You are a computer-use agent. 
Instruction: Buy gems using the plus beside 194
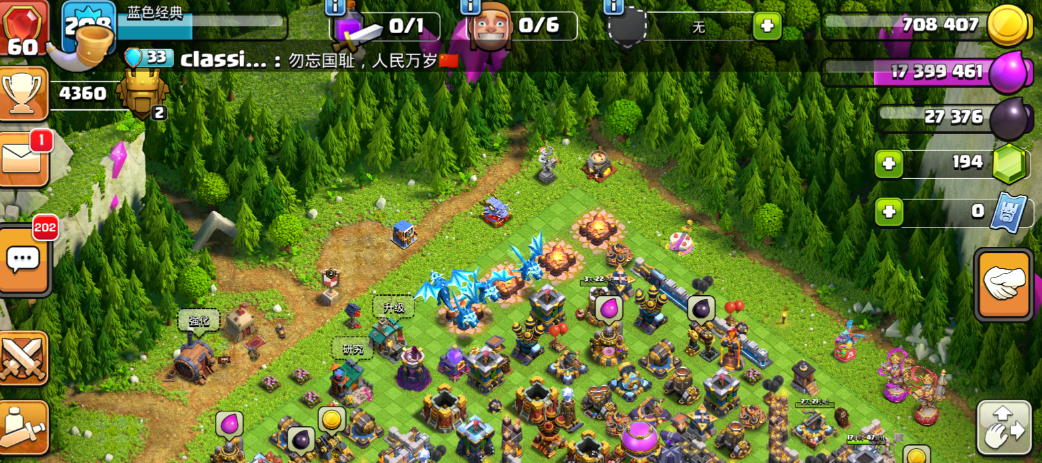[x=889, y=163]
